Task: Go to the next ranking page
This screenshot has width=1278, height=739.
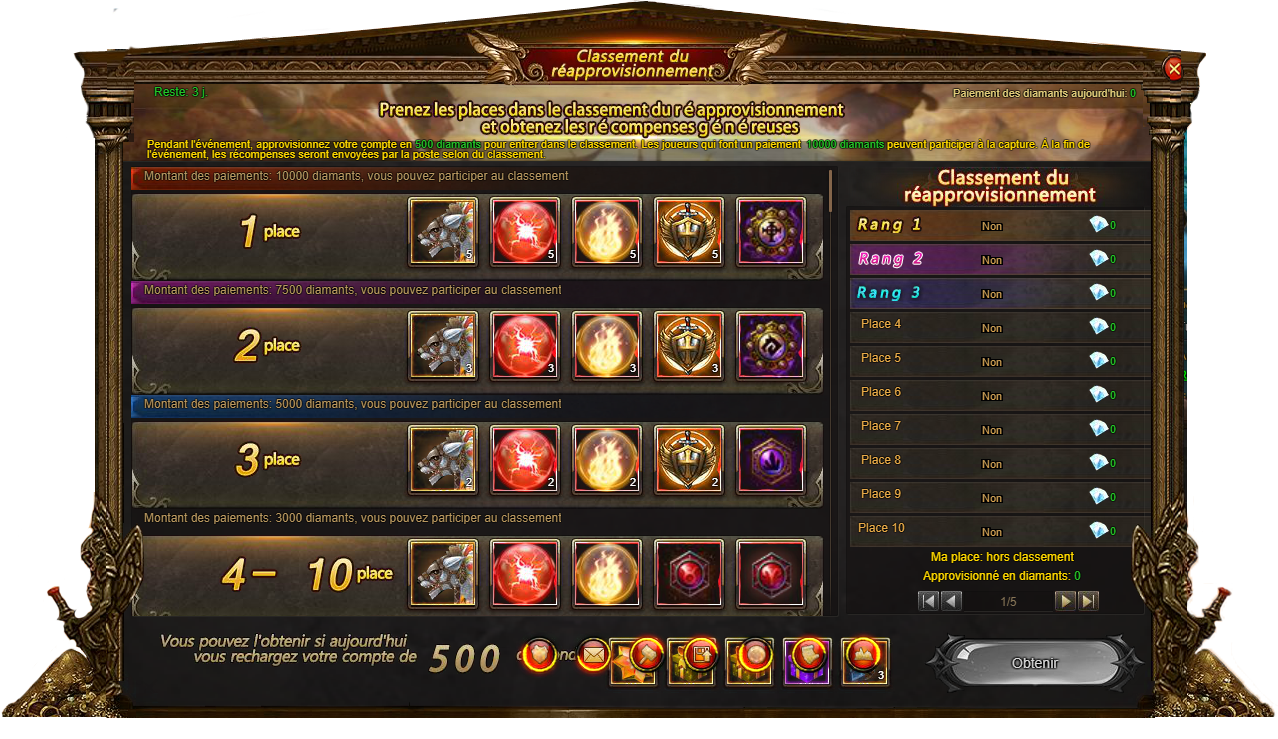Action: pos(1066,601)
